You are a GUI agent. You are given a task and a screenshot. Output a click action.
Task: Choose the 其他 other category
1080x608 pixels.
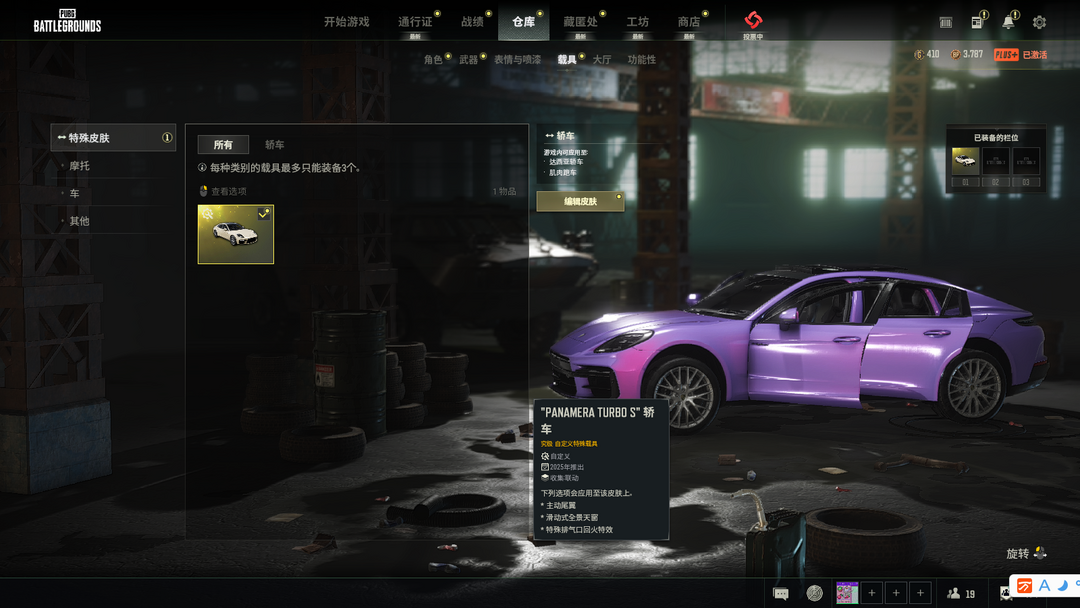coord(79,221)
